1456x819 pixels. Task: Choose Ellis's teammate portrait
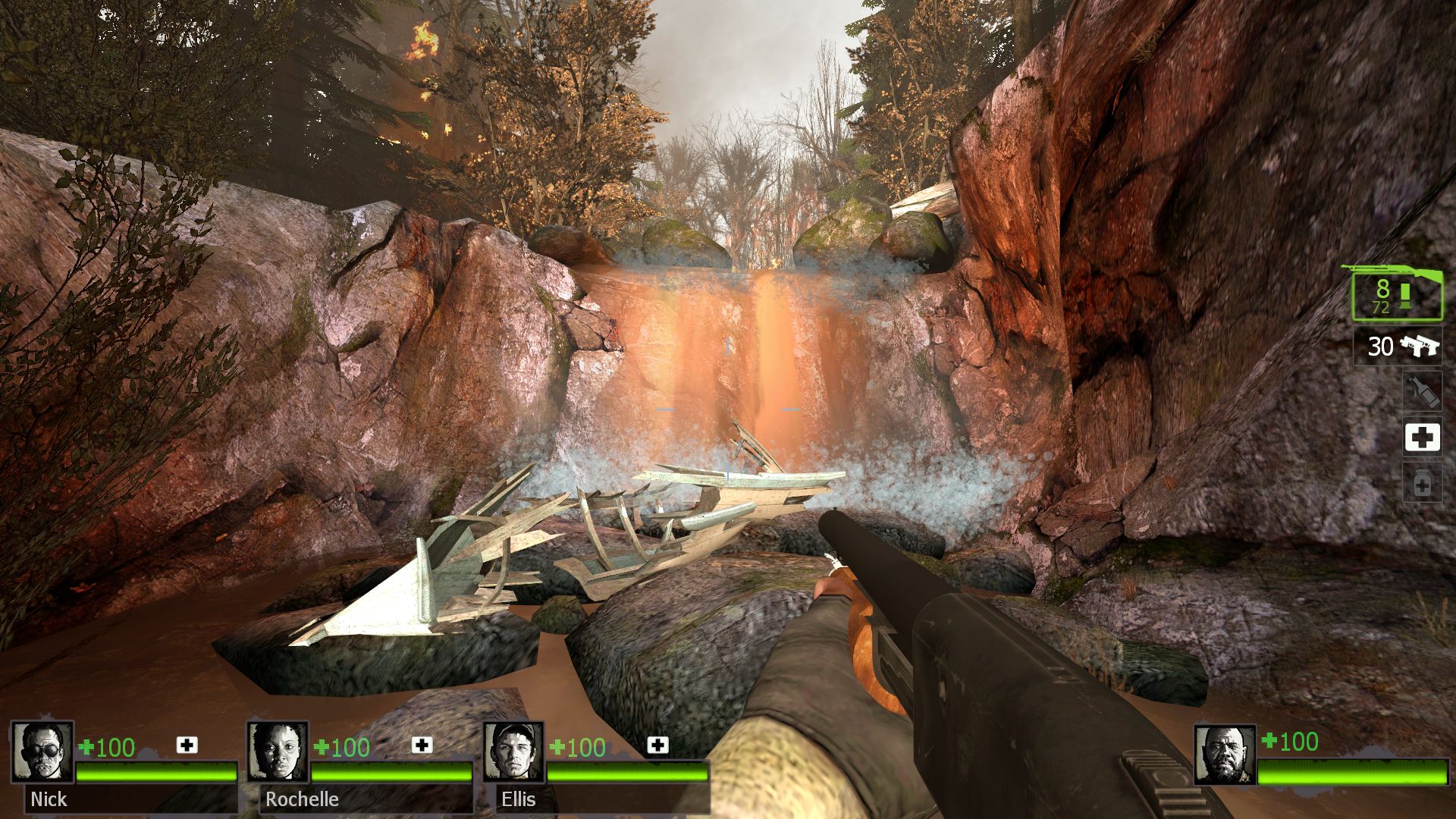click(513, 752)
